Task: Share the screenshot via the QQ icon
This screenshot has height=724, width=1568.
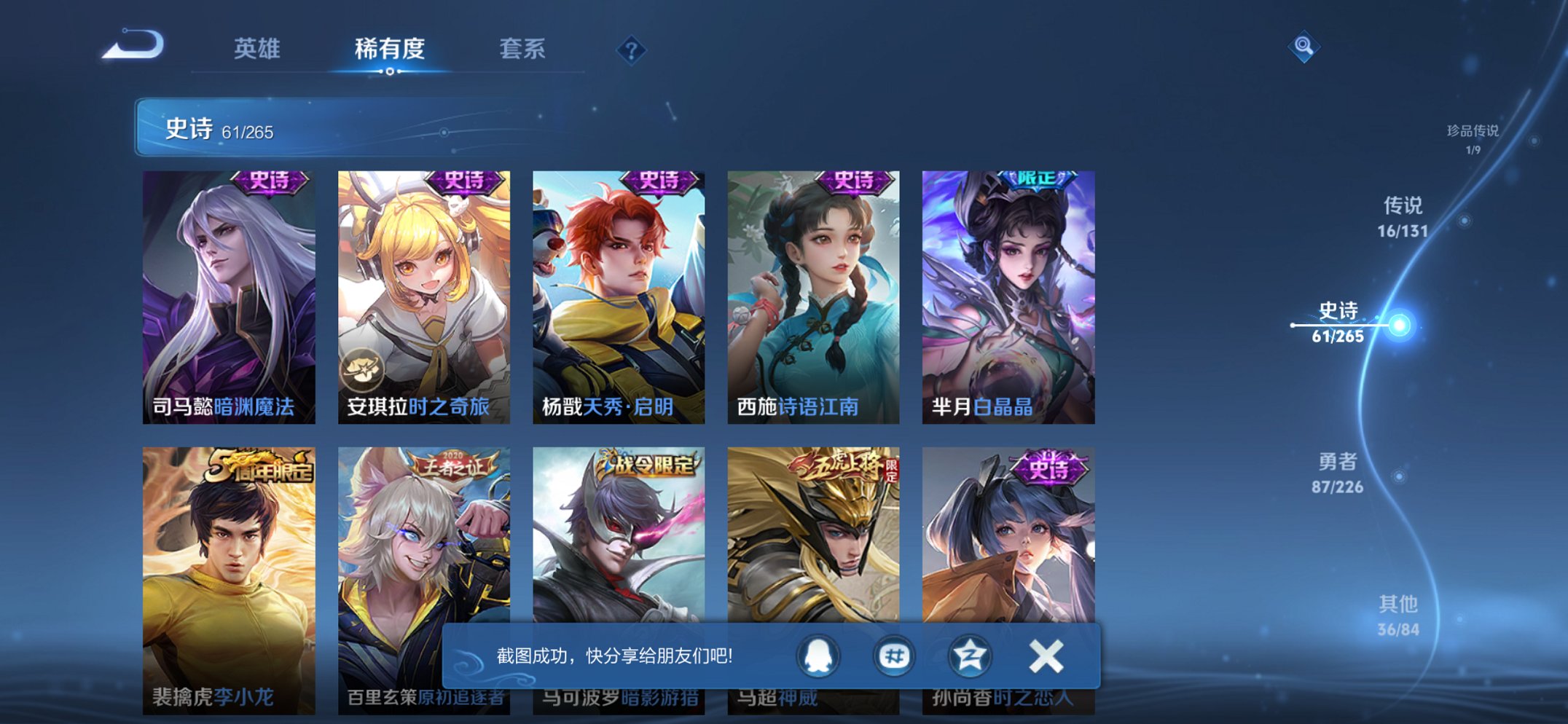Action: tap(818, 656)
